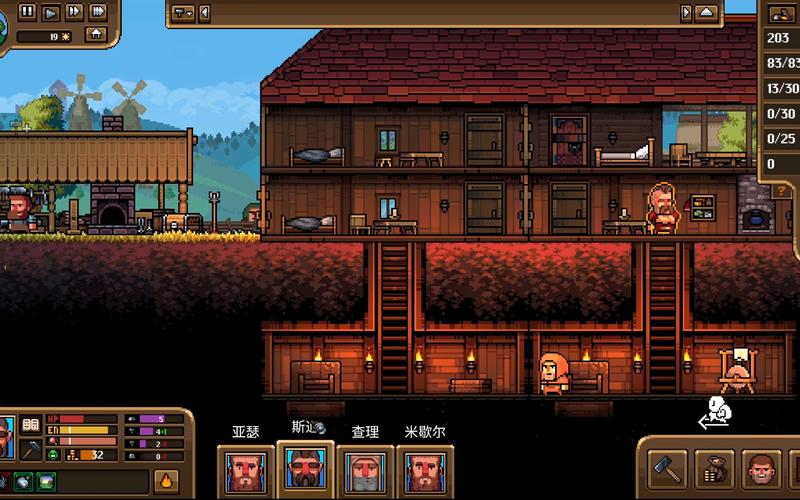Pause the game
The width and height of the screenshot is (800, 500).
(x=27, y=12)
